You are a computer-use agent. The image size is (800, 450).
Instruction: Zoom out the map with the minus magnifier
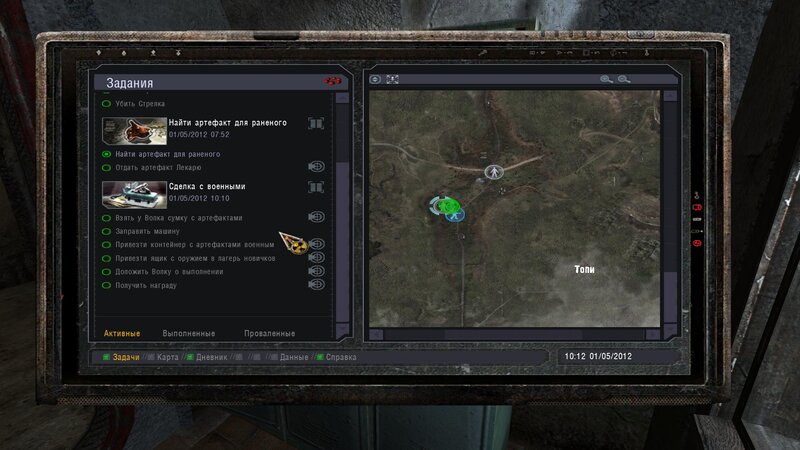click(624, 79)
